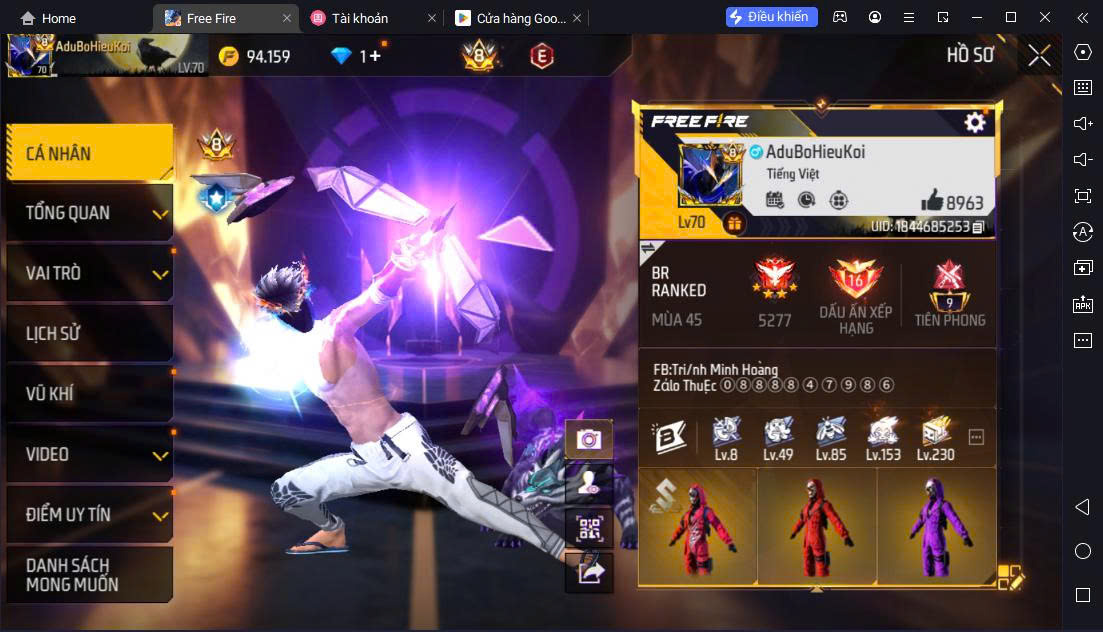
Task: Edit the profile showcase layout
Action: (x=1010, y=577)
